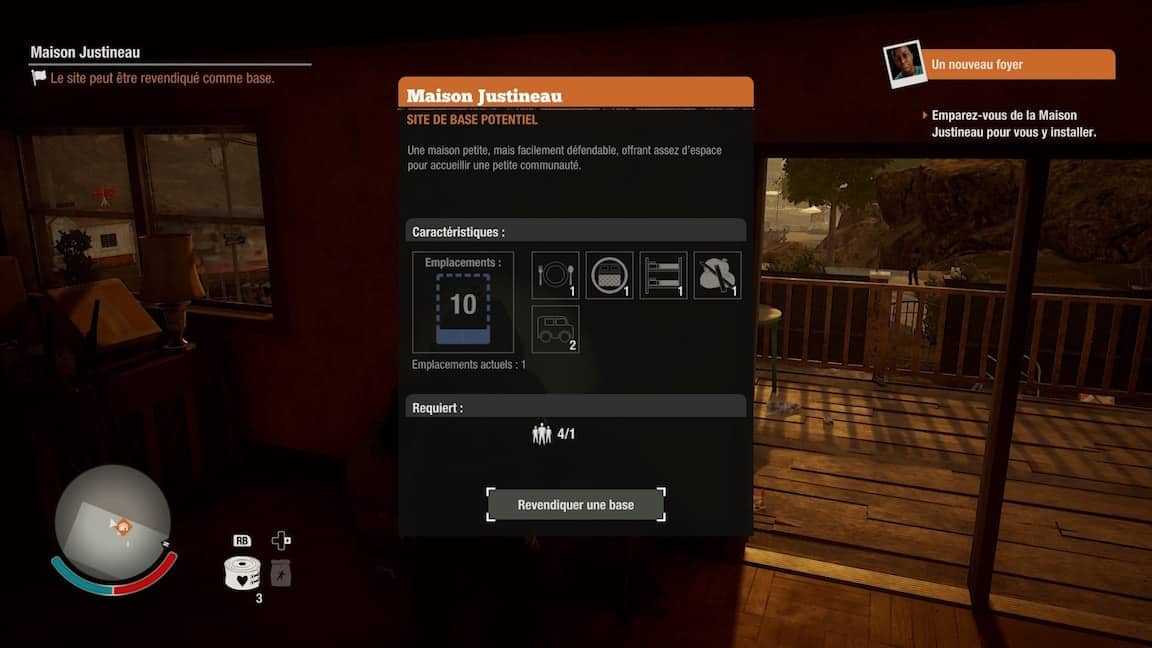Claim the base with Revendiquer une base
Viewport: 1152px width, 648px height.
pyautogui.click(x=575, y=505)
